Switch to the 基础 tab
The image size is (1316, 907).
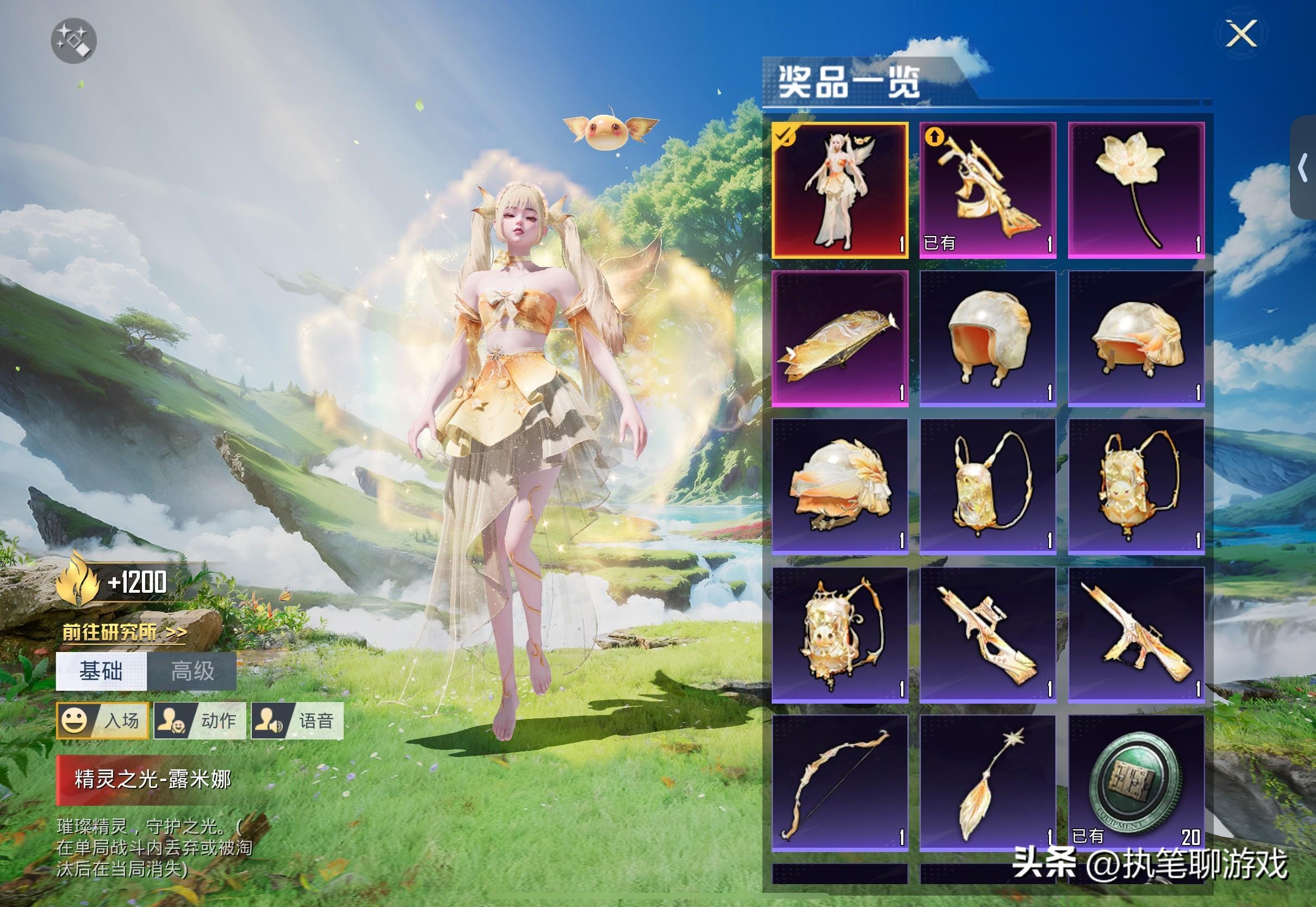pos(101,671)
